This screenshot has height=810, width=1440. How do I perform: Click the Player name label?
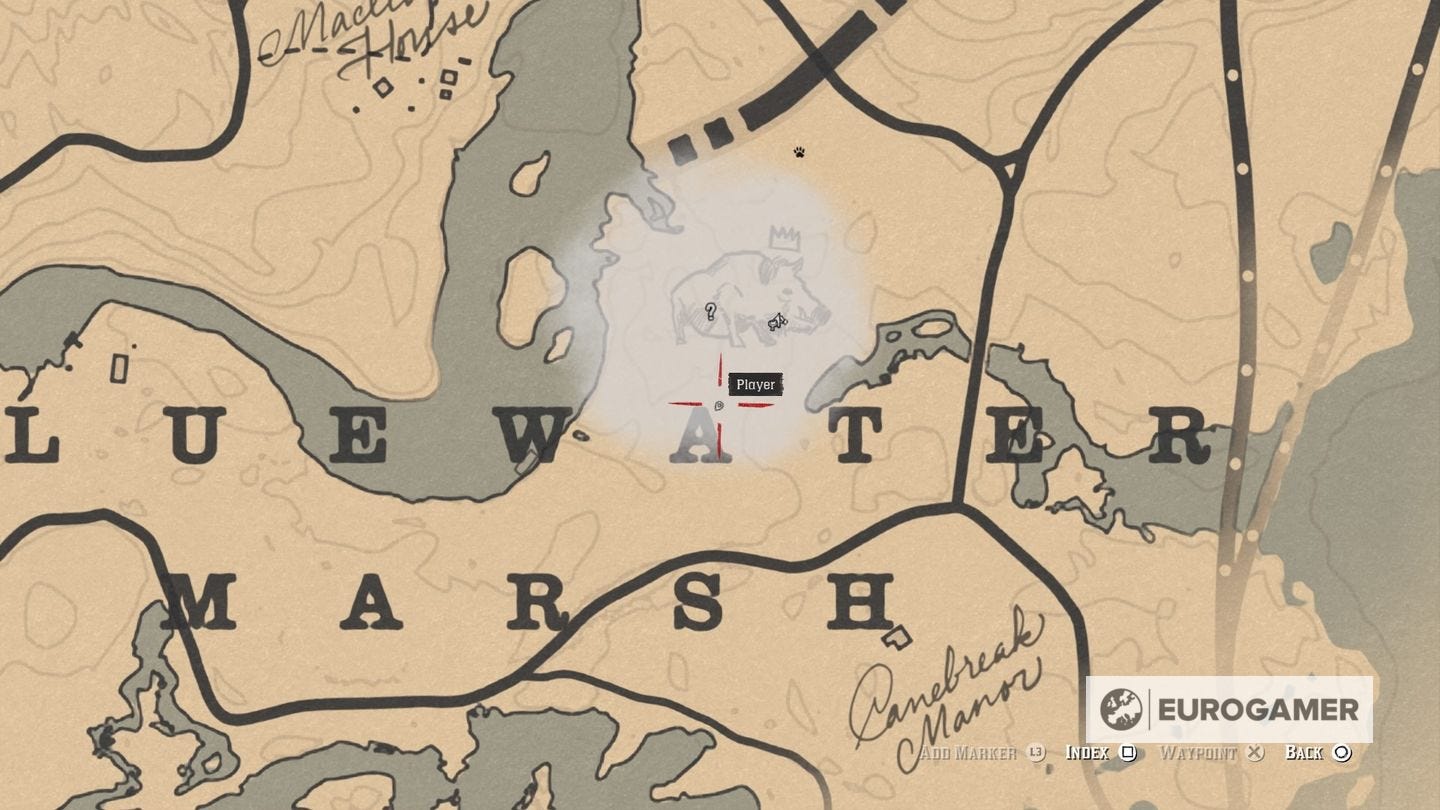pyautogui.click(x=755, y=384)
